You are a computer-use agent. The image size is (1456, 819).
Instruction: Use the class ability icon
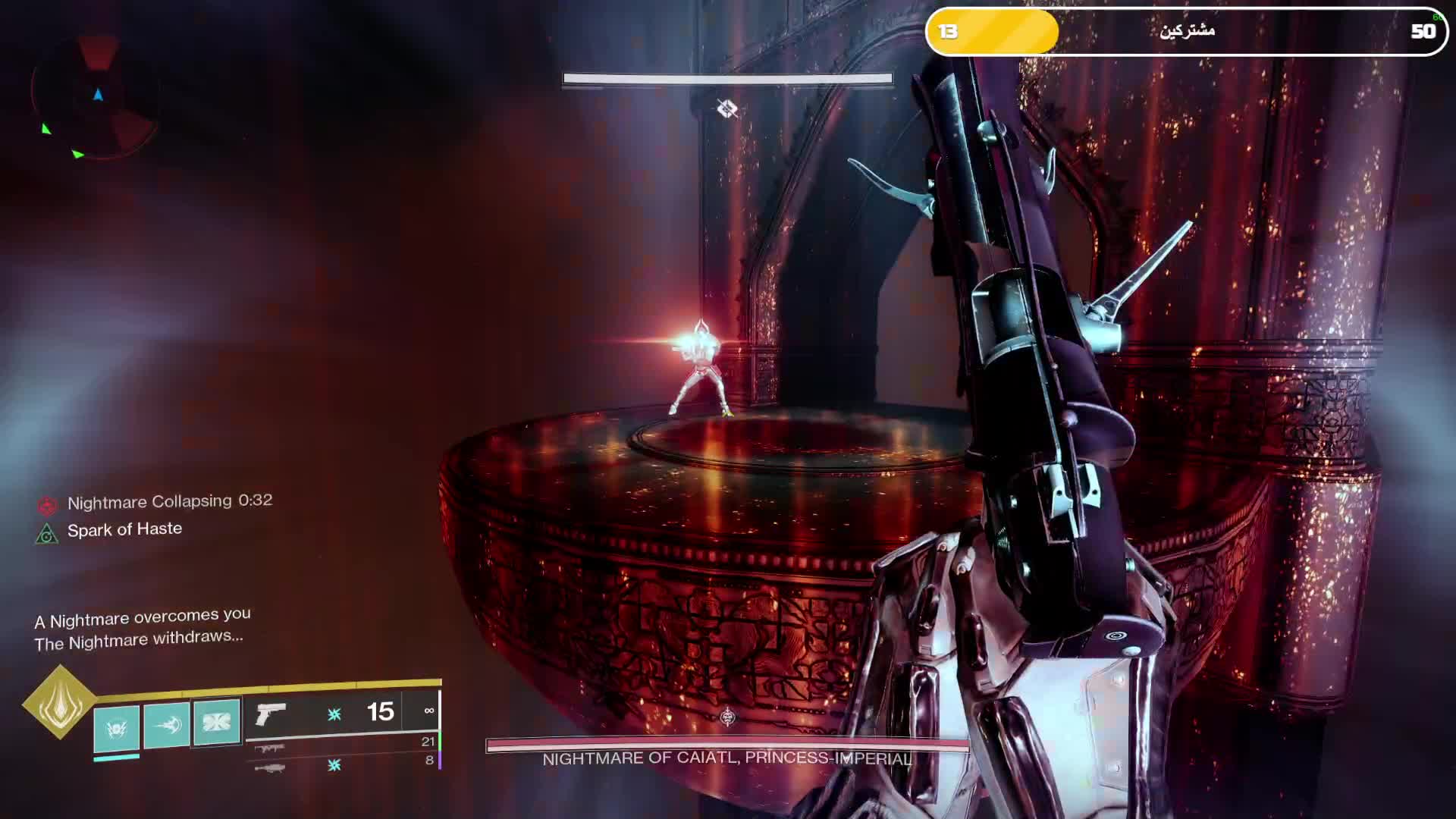[x=216, y=720]
